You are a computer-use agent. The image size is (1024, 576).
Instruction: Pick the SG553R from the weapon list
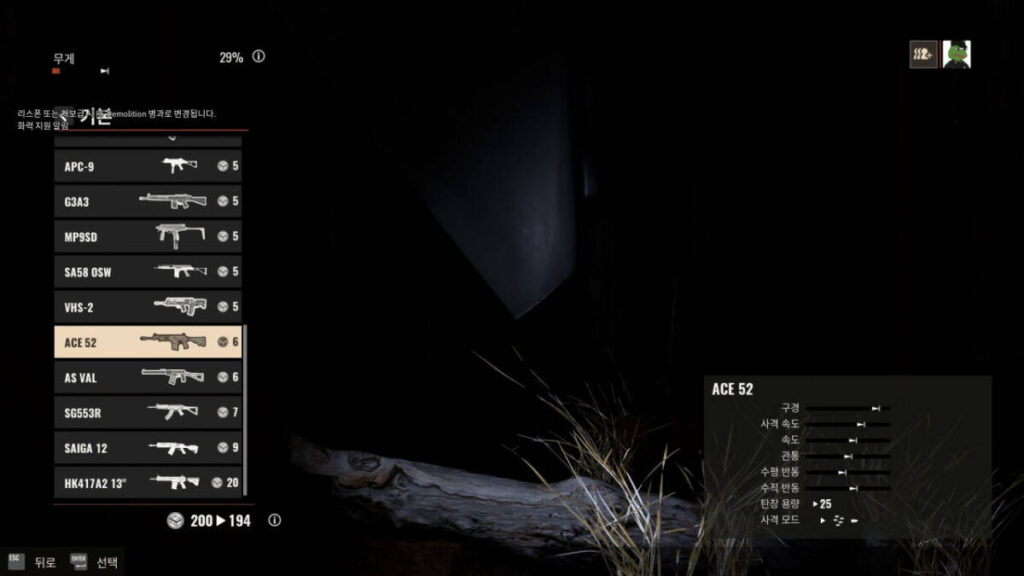coord(147,412)
